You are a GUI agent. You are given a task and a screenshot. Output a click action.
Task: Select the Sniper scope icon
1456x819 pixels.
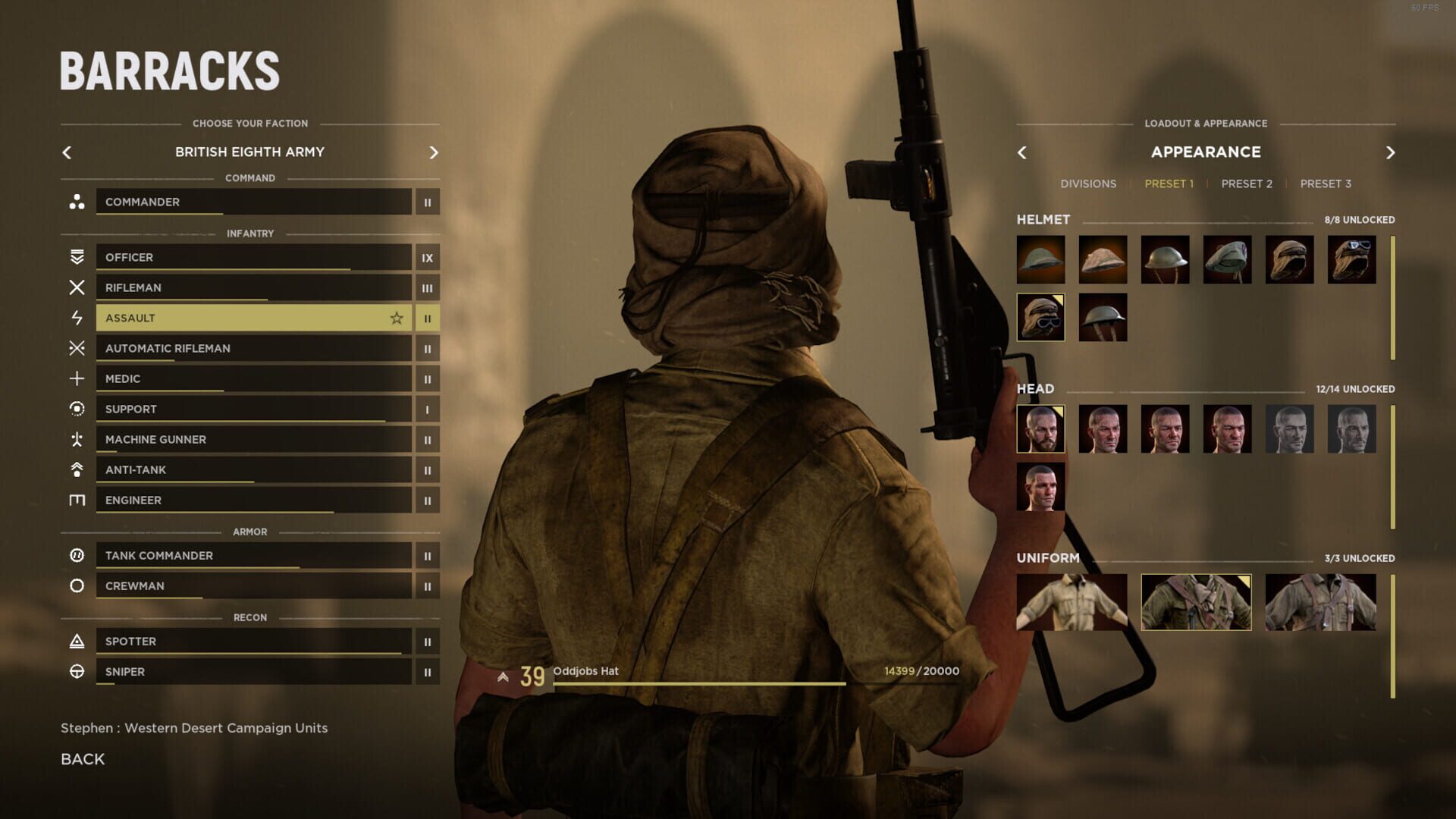76,671
